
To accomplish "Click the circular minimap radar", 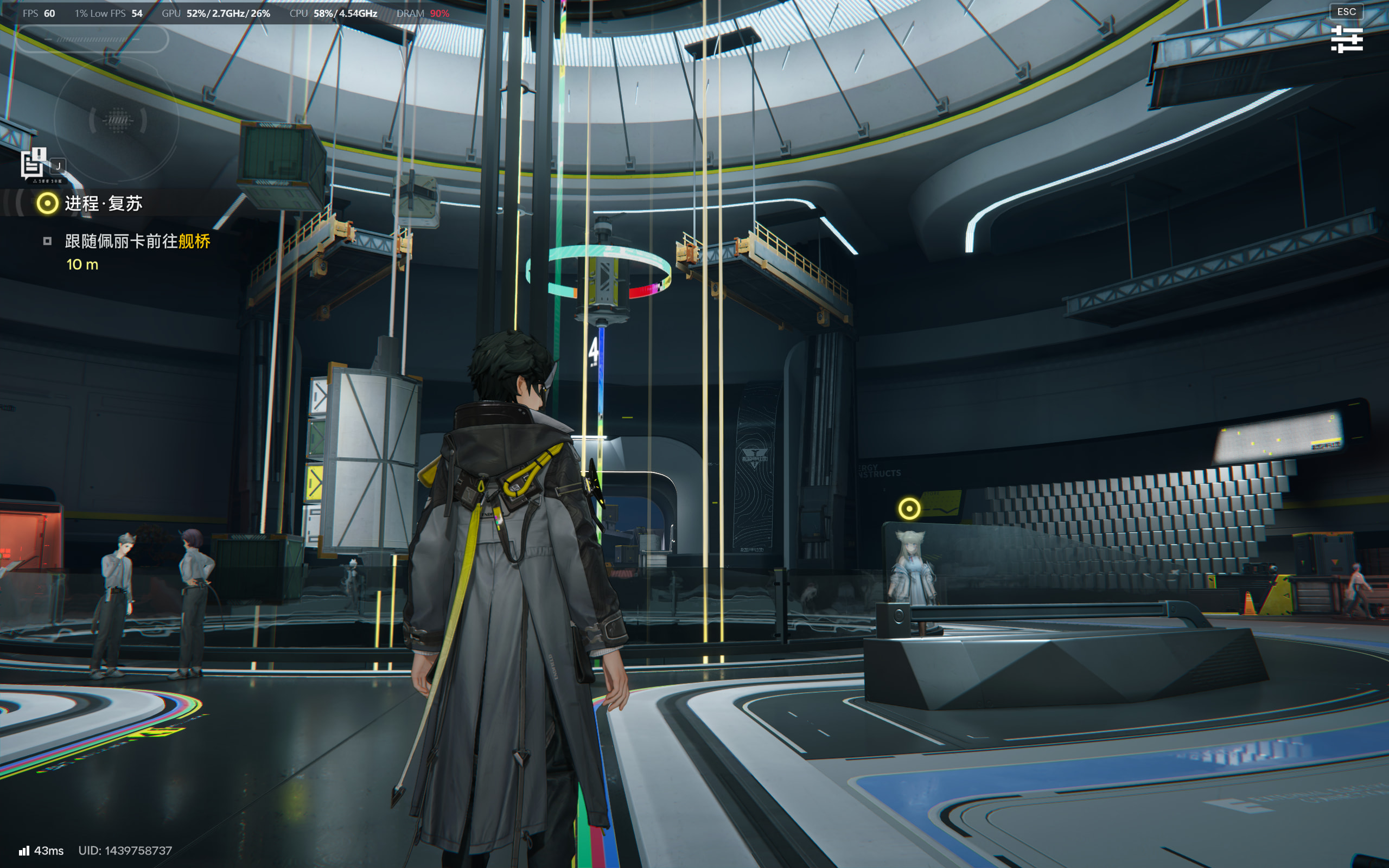I will tap(117, 120).
